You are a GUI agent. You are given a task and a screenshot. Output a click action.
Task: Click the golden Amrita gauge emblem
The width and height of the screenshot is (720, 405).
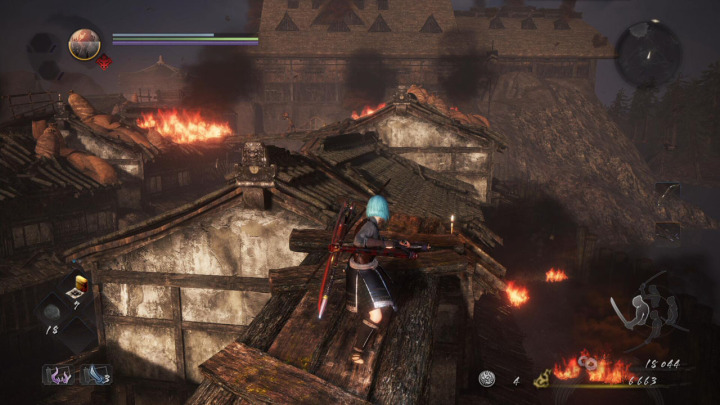(x=542, y=380)
